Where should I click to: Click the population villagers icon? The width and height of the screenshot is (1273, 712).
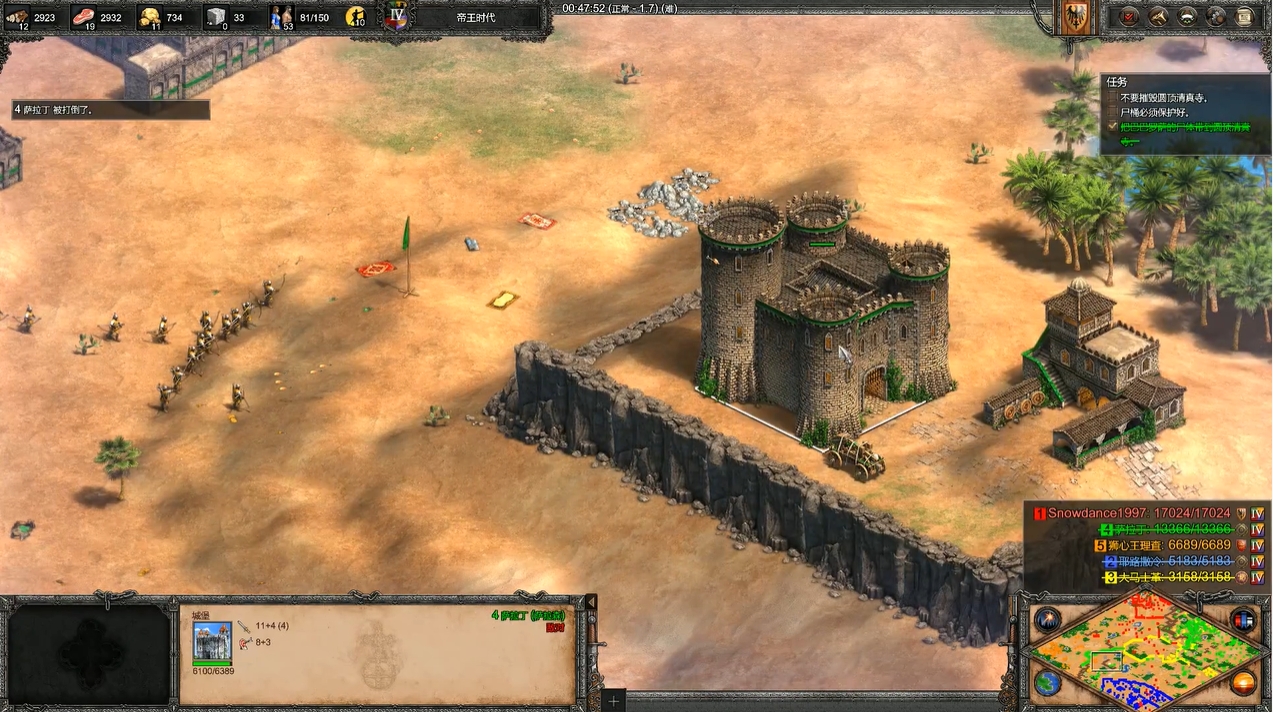click(x=281, y=16)
